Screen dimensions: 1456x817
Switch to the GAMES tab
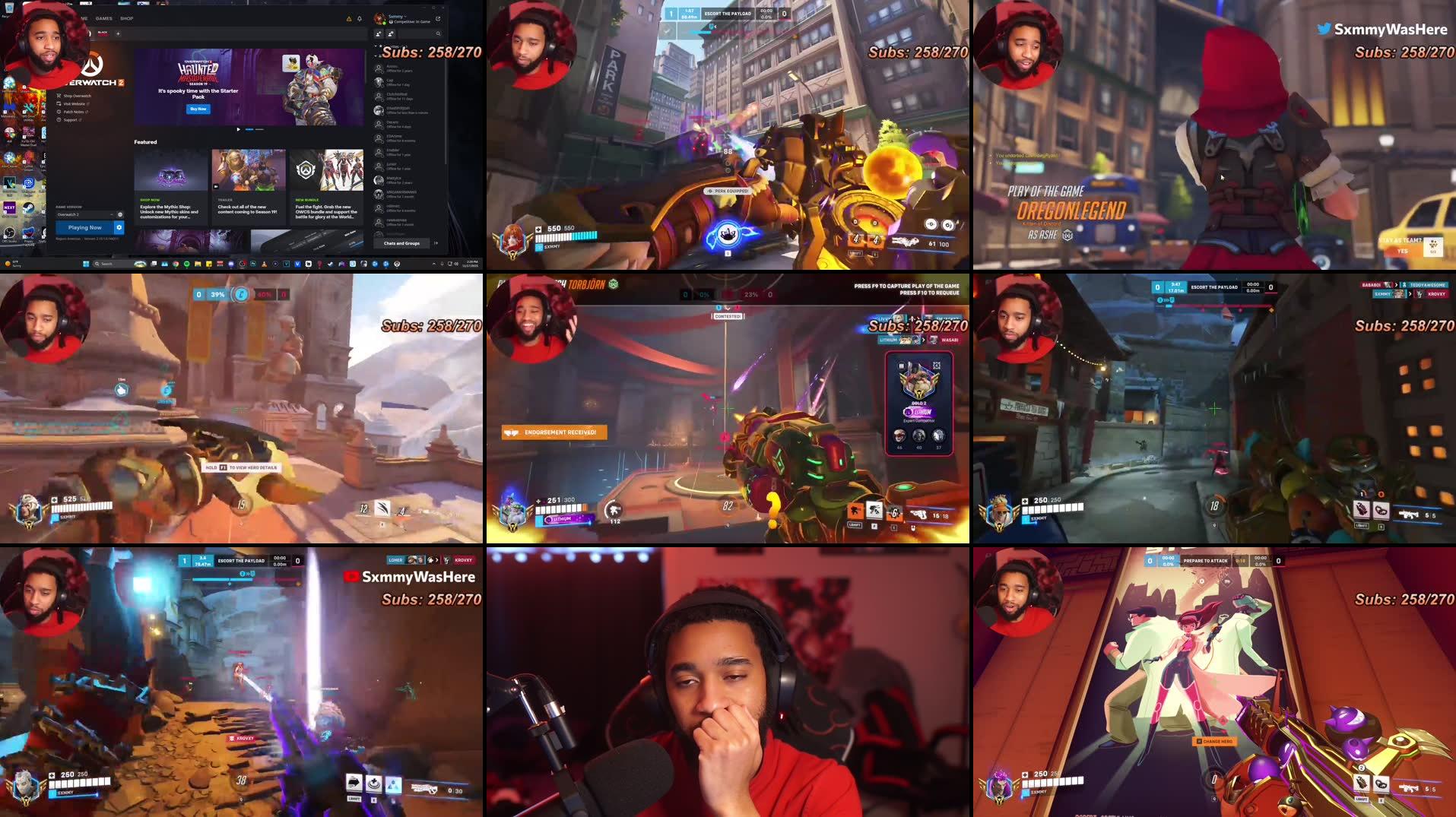(x=103, y=18)
